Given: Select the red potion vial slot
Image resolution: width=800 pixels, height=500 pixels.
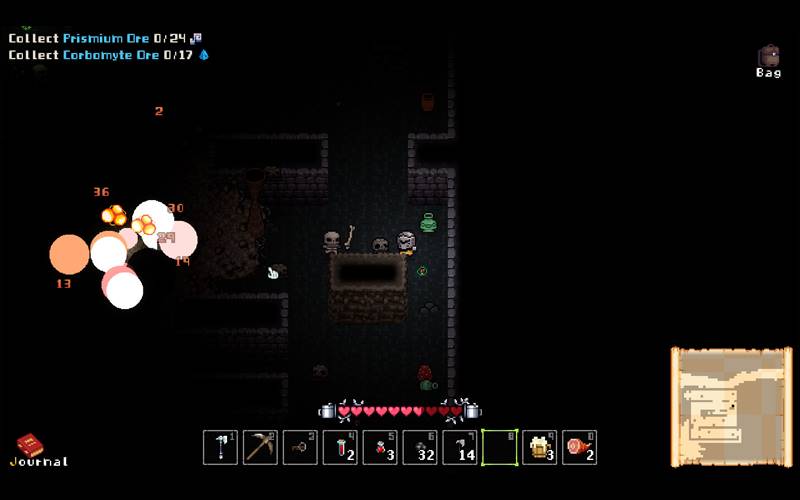Looking at the screenshot, I should (340, 447).
